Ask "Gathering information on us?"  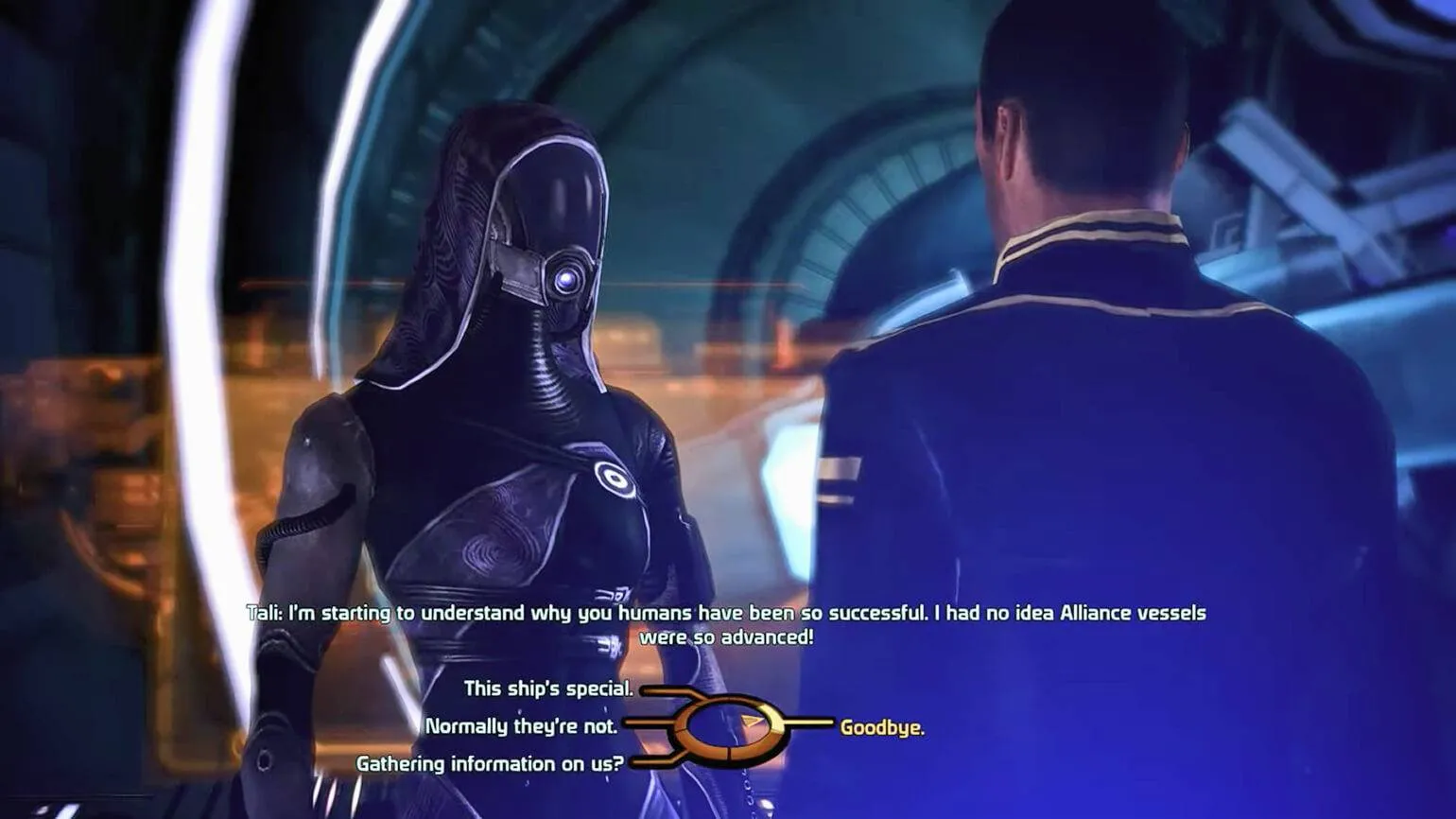click(489, 763)
